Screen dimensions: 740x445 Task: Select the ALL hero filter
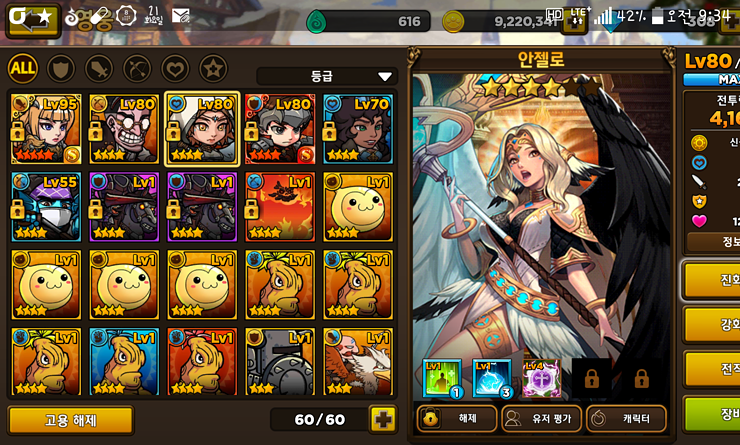pos(24,68)
